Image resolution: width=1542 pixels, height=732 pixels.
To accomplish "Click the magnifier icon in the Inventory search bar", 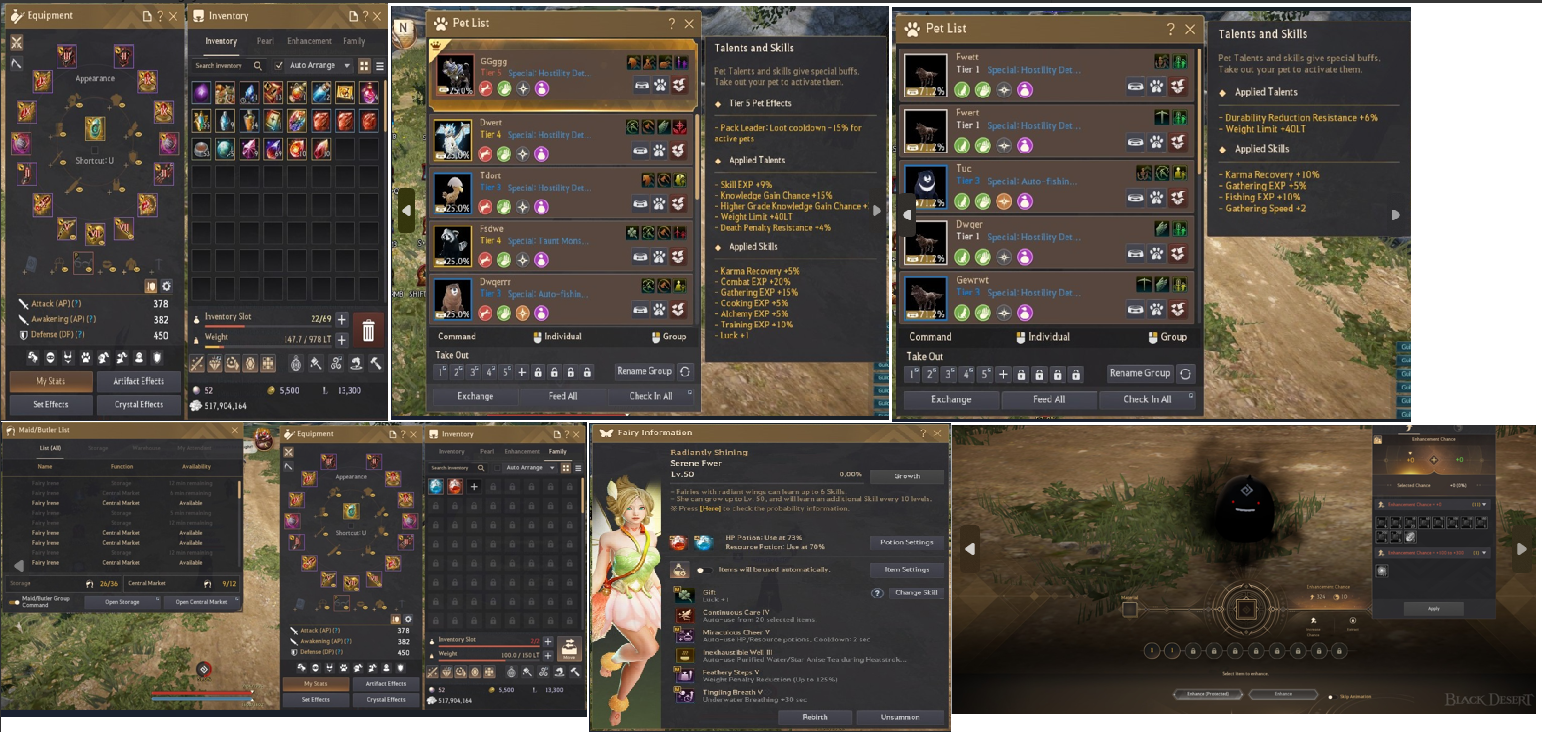I will (x=258, y=66).
